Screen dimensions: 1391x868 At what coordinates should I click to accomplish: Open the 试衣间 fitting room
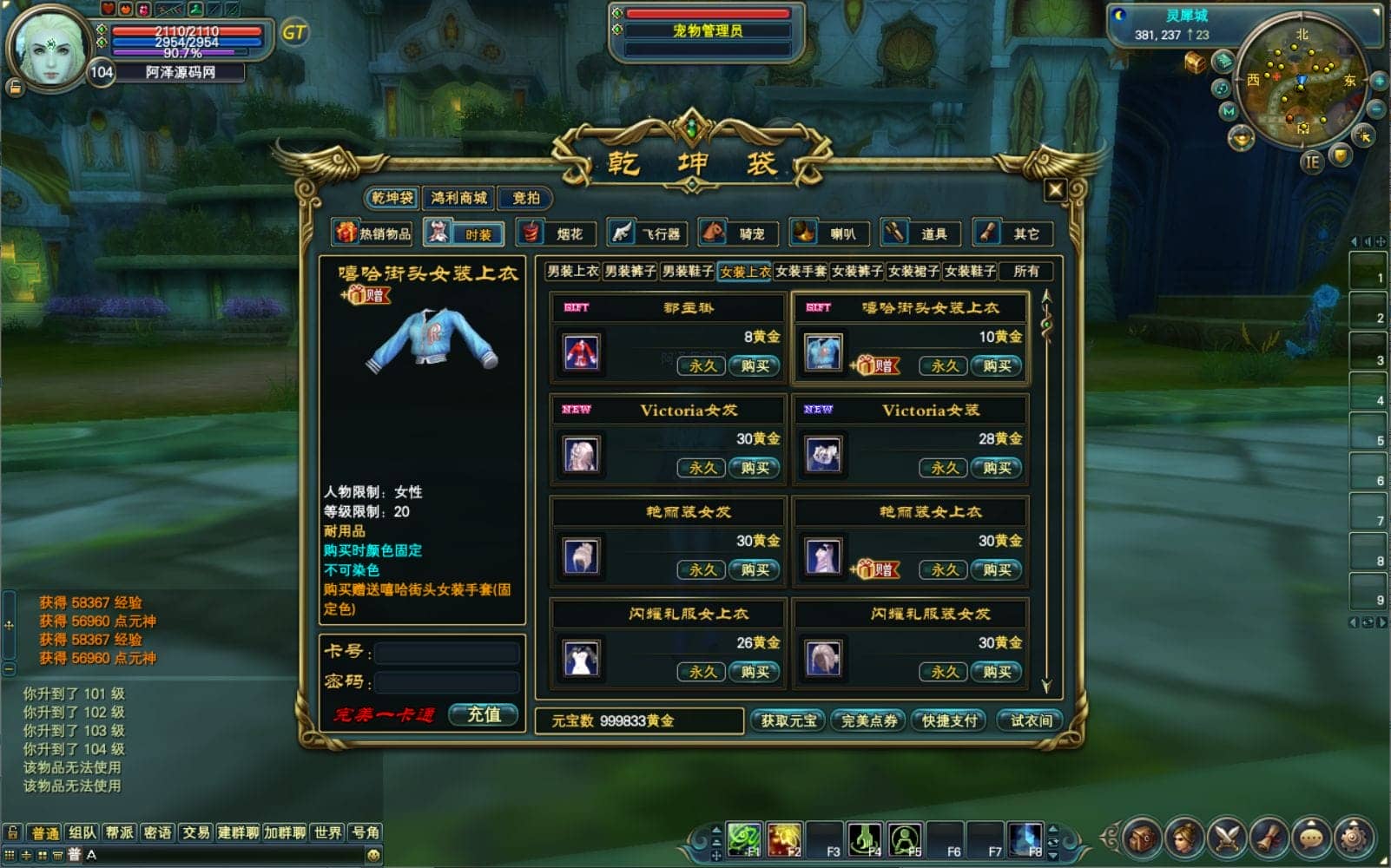[x=1031, y=720]
